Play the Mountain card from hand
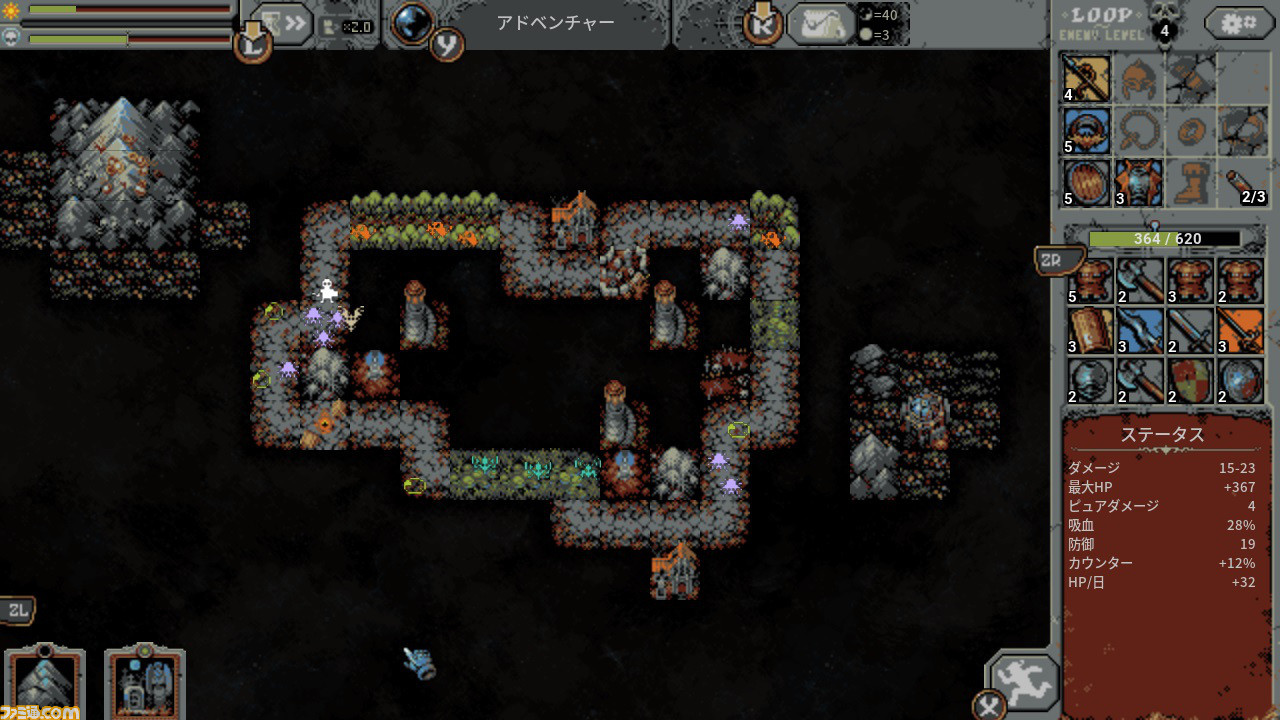Viewport: 1280px width, 720px height. 45,682
